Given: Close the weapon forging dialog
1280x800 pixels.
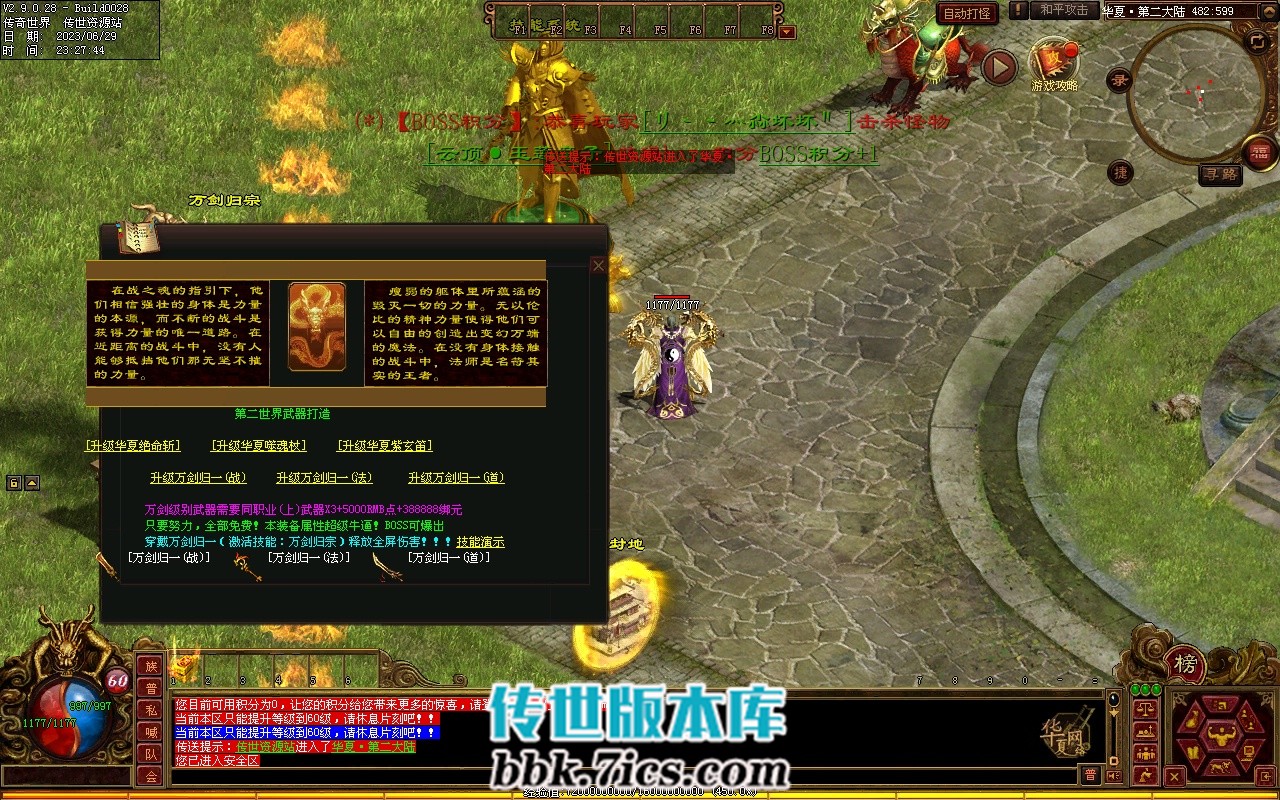Looking at the screenshot, I should [599, 266].
